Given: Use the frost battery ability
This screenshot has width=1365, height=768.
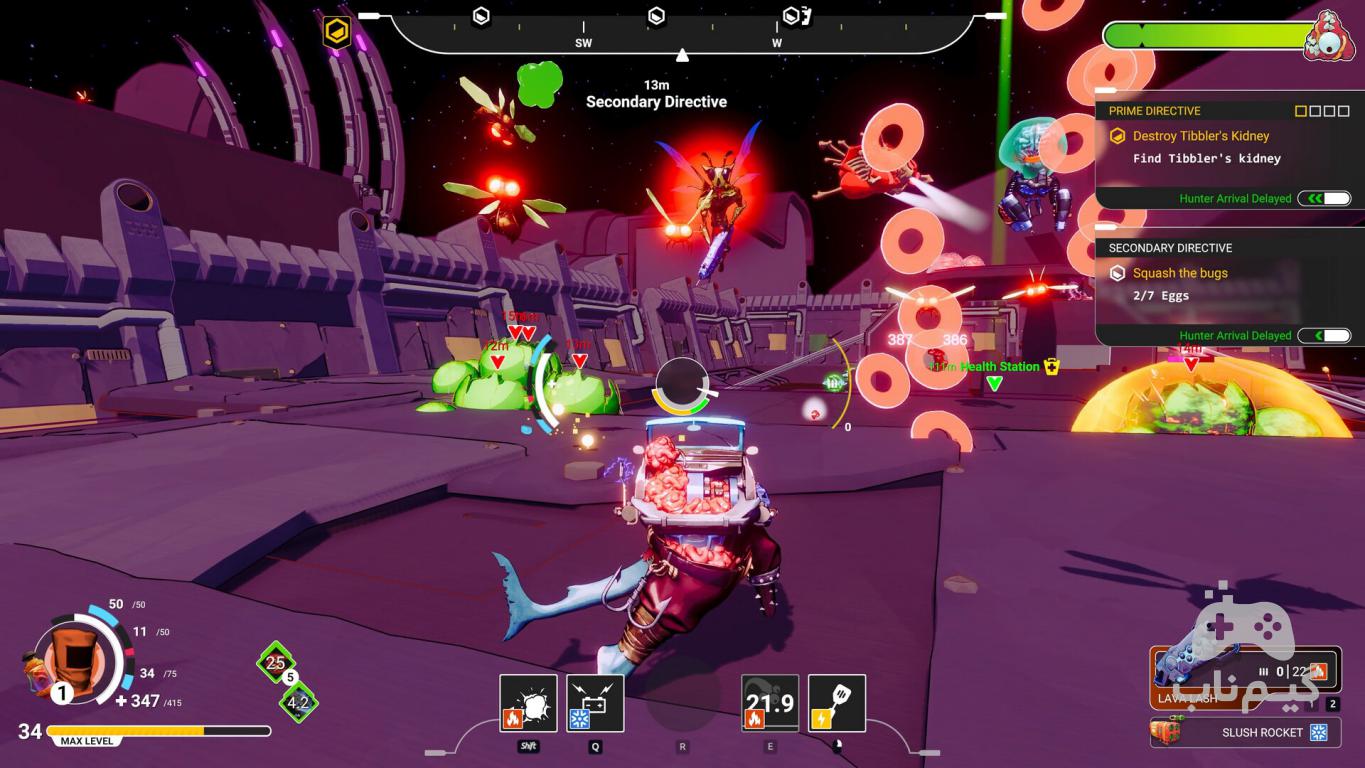Looking at the screenshot, I should [x=595, y=703].
